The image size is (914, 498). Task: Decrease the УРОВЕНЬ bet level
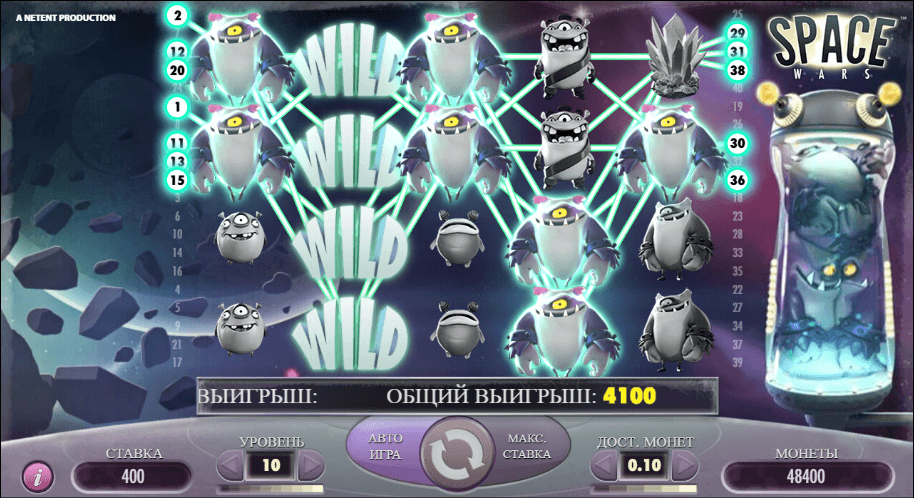click(230, 465)
